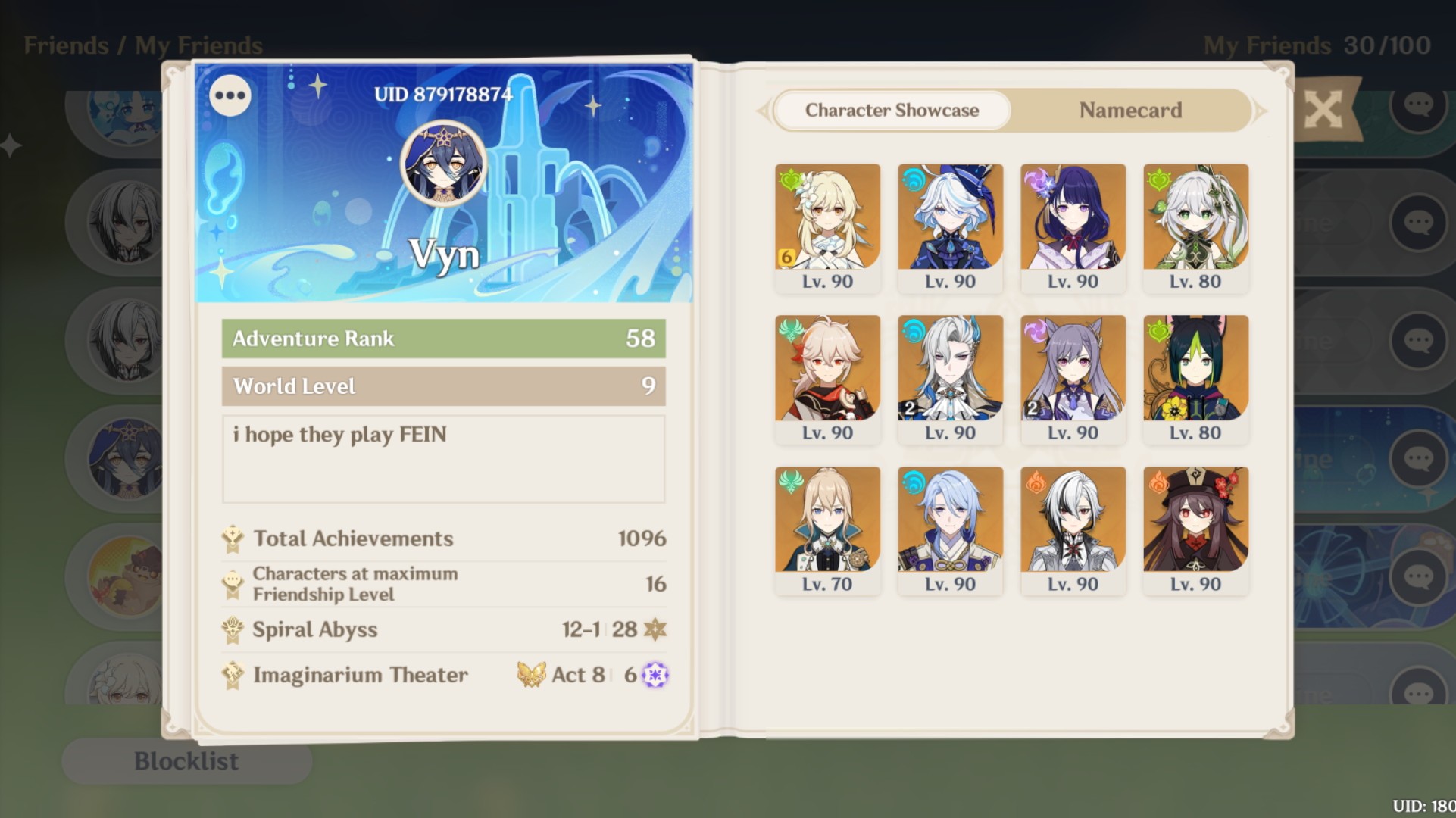Open the ellipsis options menu on Vyn's profile
Viewport: 1456px width, 818px height.
pos(230,95)
